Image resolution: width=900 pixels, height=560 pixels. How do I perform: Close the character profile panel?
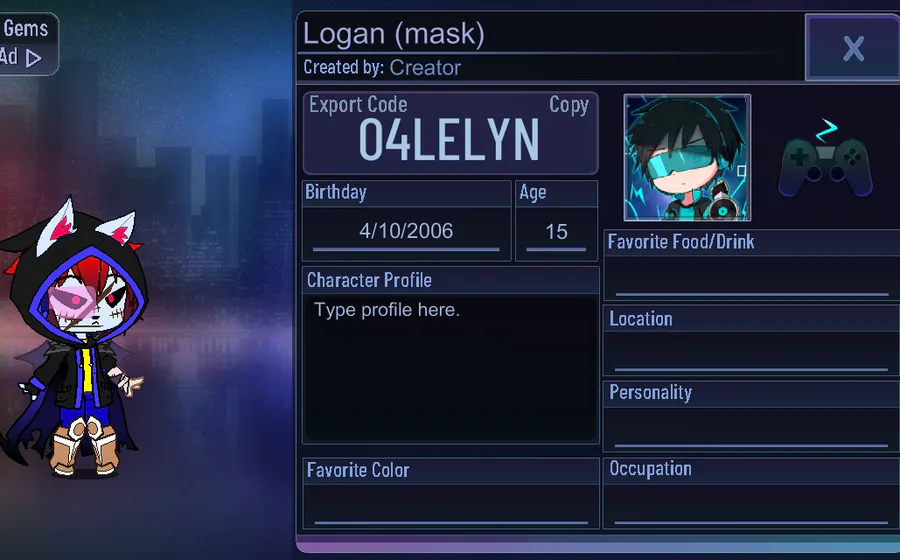pyautogui.click(x=852, y=48)
